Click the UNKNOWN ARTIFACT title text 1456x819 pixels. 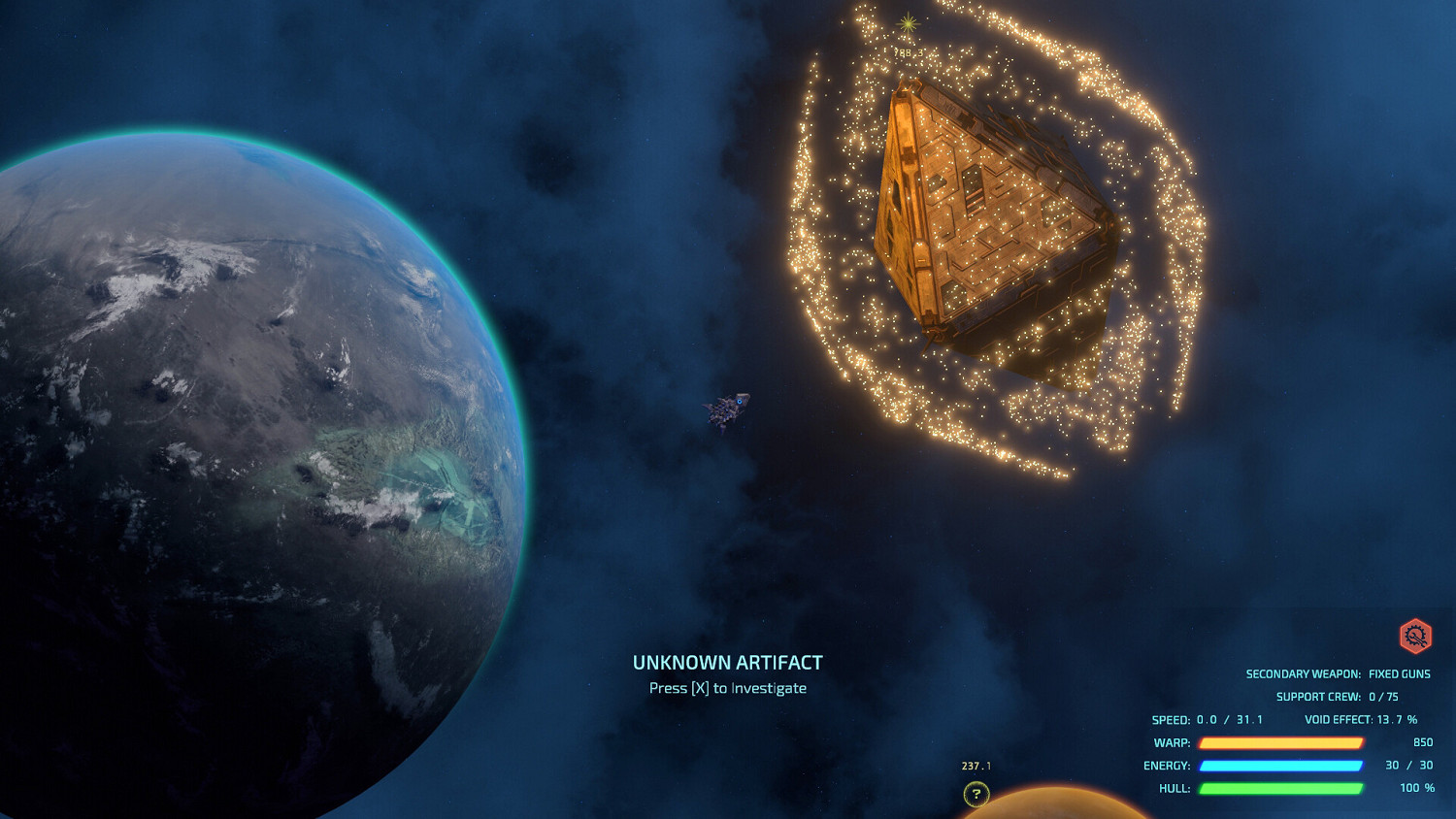728,663
